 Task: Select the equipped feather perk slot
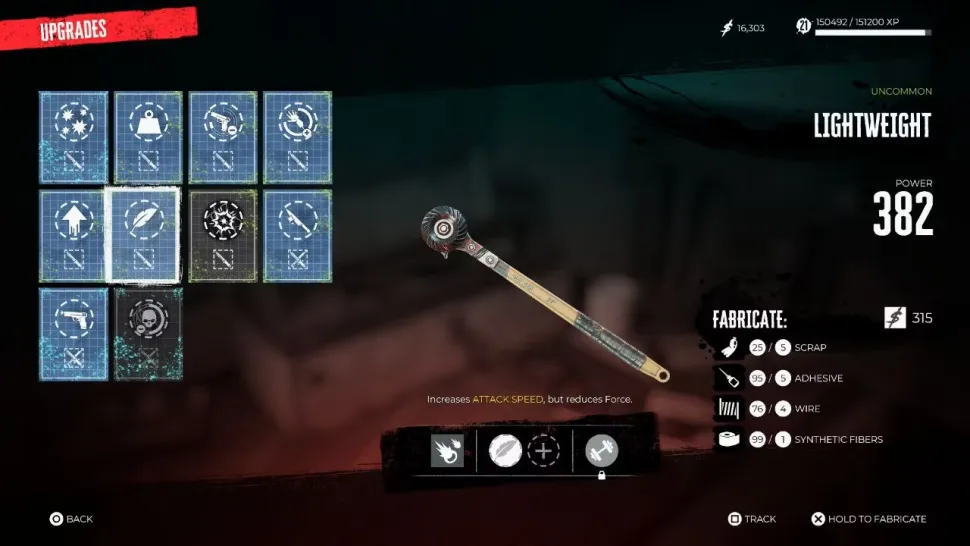[x=505, y=451]
